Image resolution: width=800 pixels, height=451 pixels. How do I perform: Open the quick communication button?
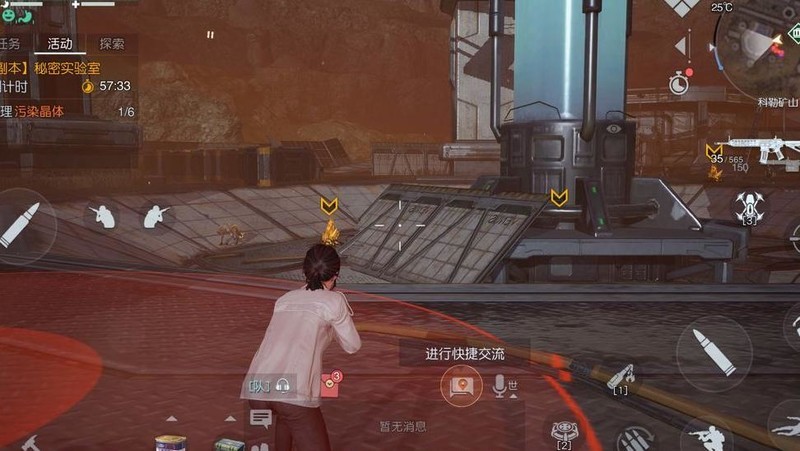(x=460, y=386)
